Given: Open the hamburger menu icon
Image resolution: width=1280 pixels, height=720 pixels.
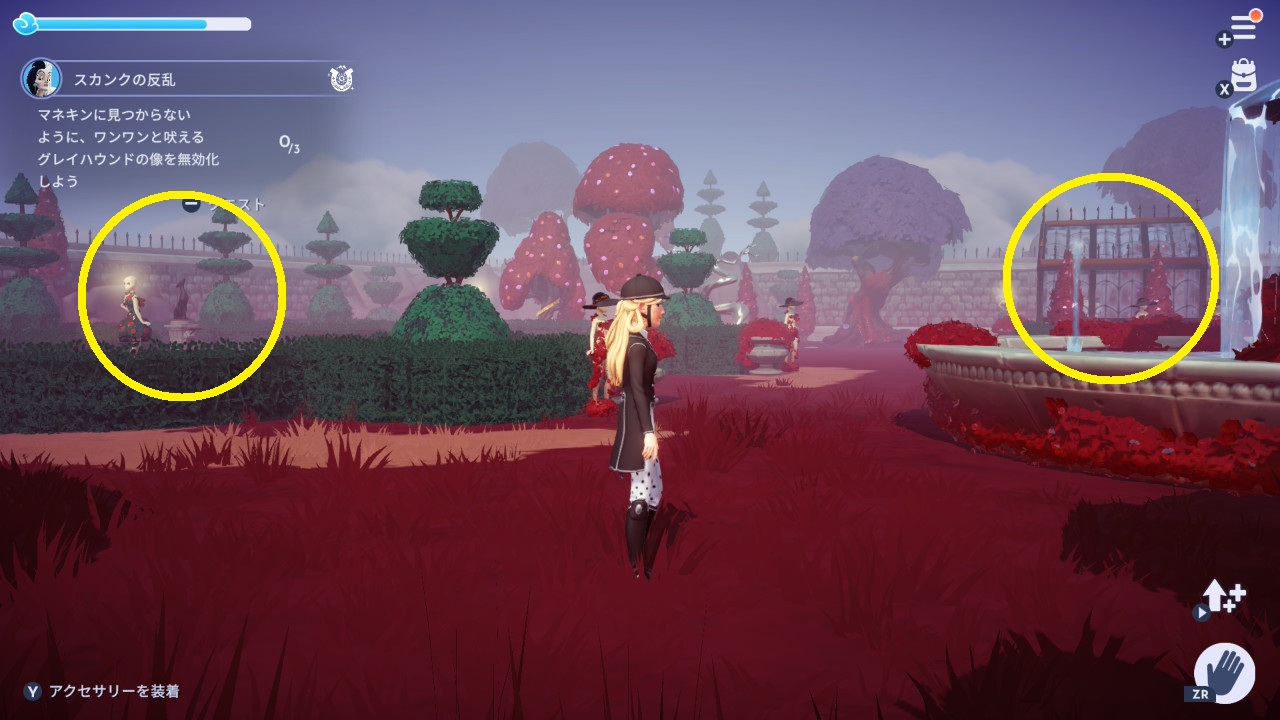Looking at the screenshot, I should click(1243, 27).
